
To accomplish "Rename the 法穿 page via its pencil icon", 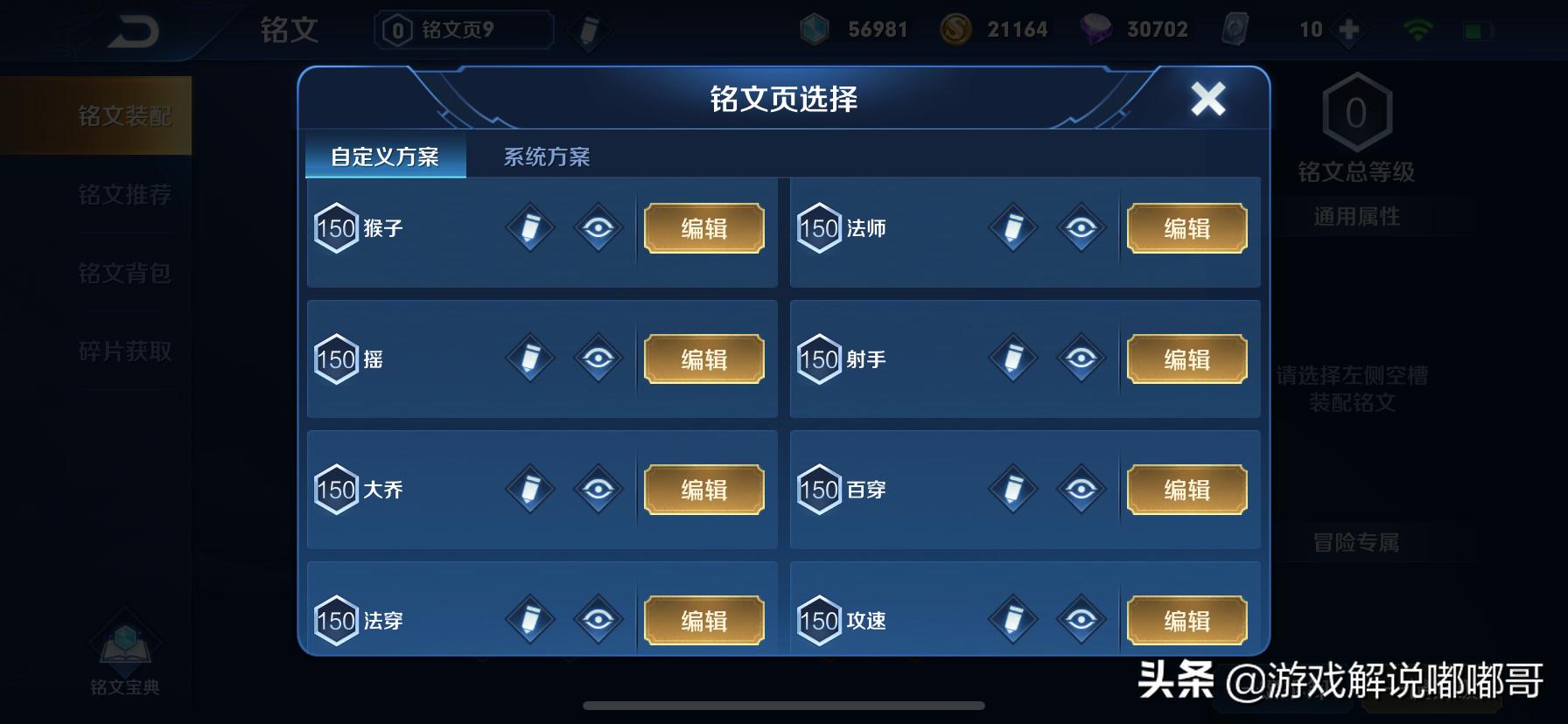I will point(528,621).
